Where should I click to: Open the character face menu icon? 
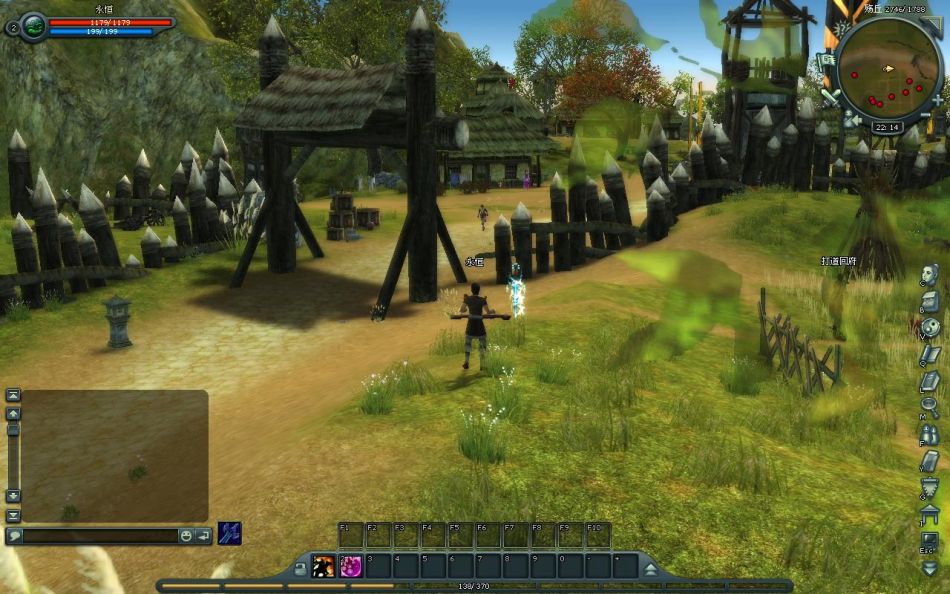[930, 275]
